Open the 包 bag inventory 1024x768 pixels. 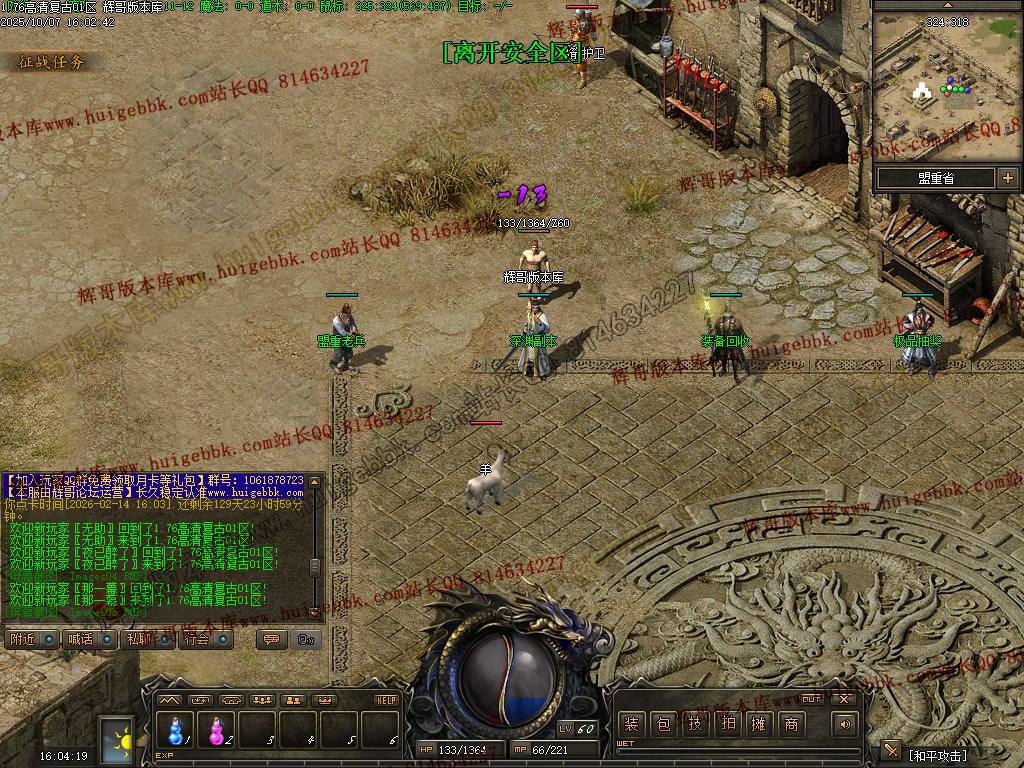tap(663, 724)
